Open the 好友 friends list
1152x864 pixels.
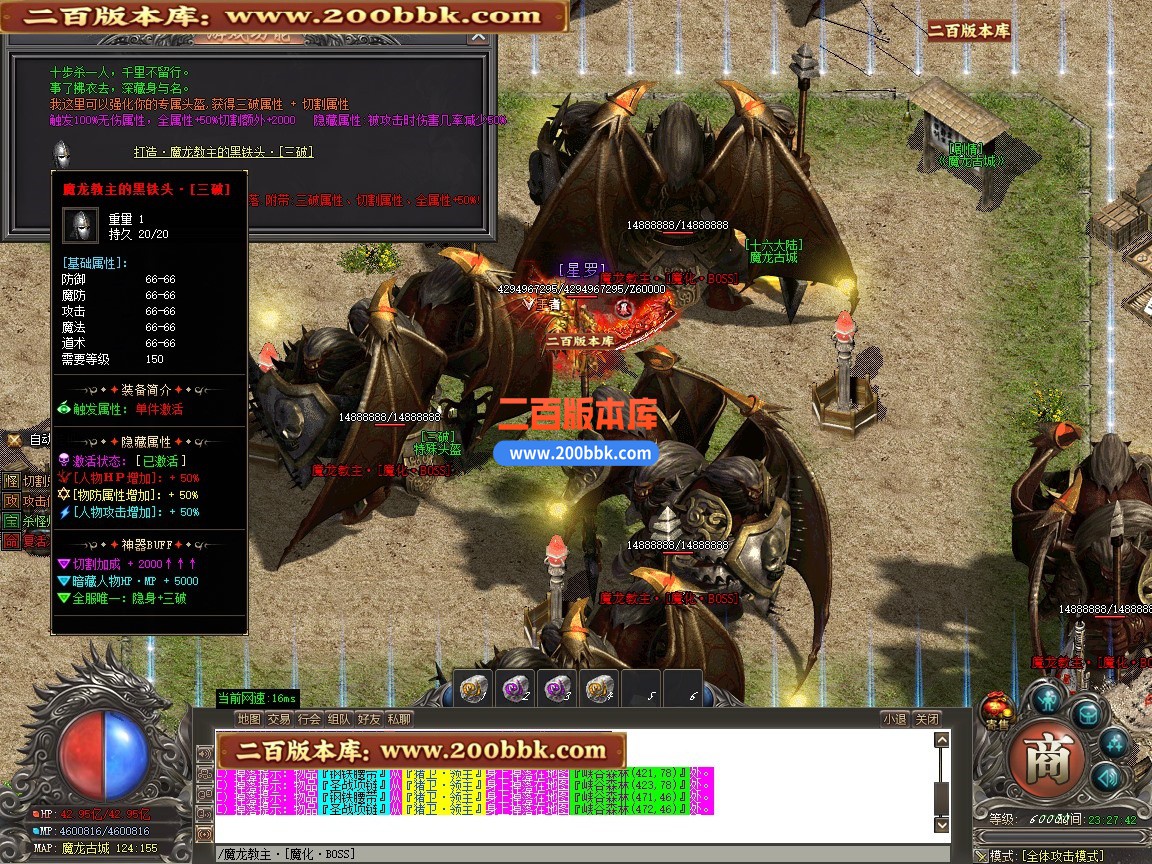(x=369, y=719)
